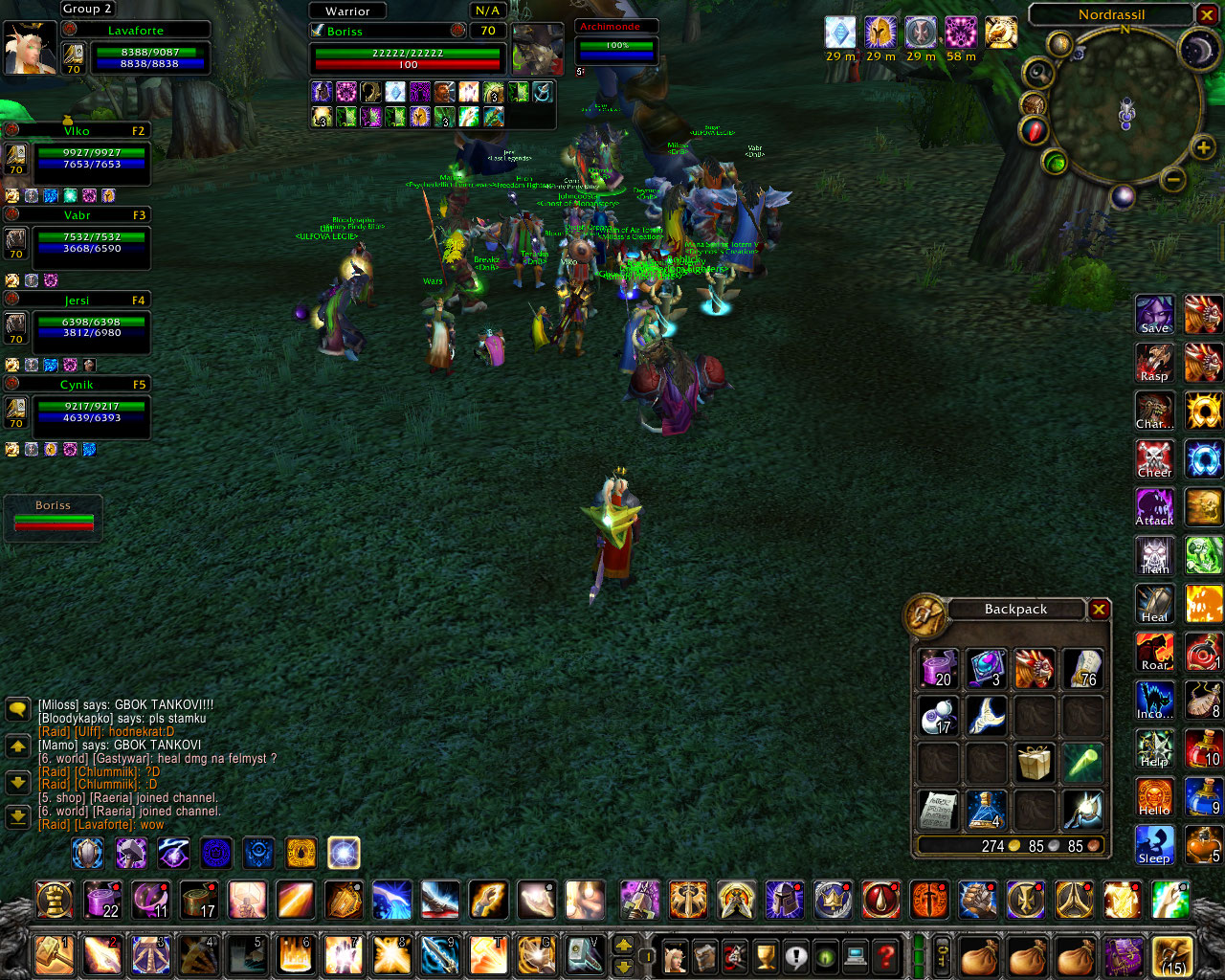Use the Sleep macro button

1155,845
